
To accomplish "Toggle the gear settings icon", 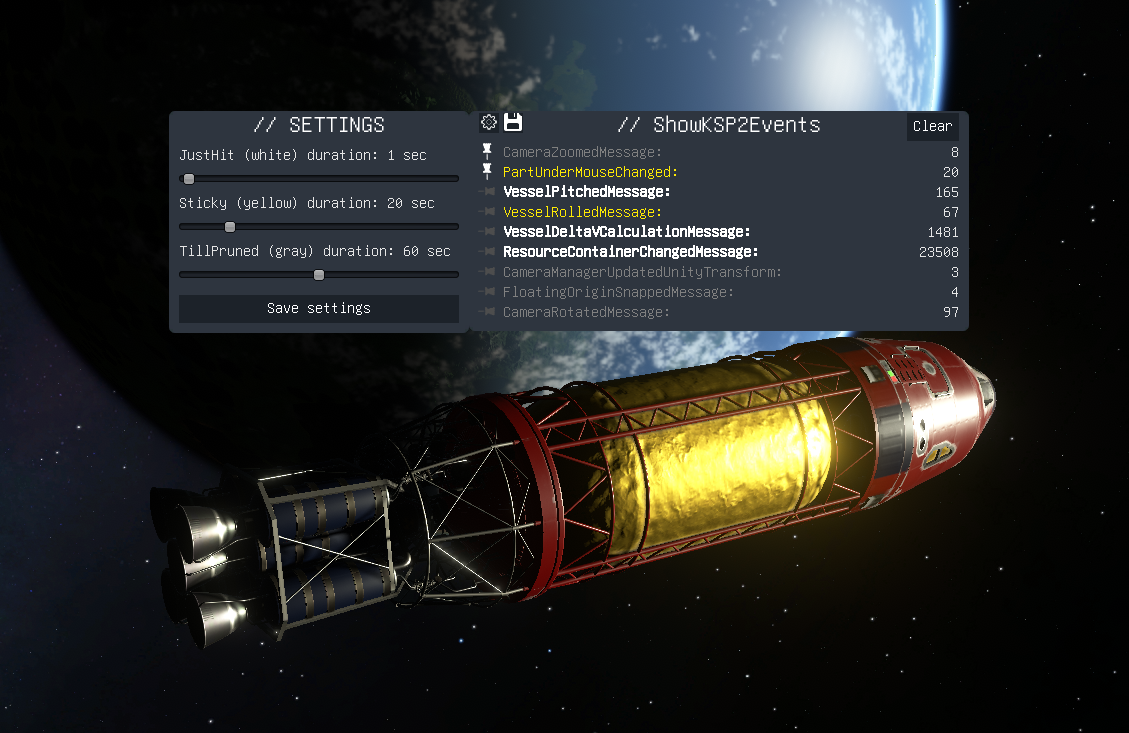I will (x=489, y=123).
